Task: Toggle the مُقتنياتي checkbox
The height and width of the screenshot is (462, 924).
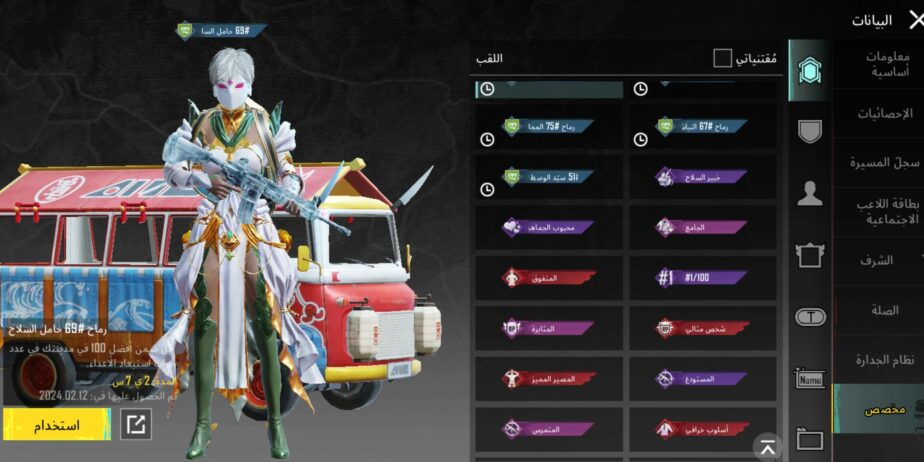Action: pos(722,59)
